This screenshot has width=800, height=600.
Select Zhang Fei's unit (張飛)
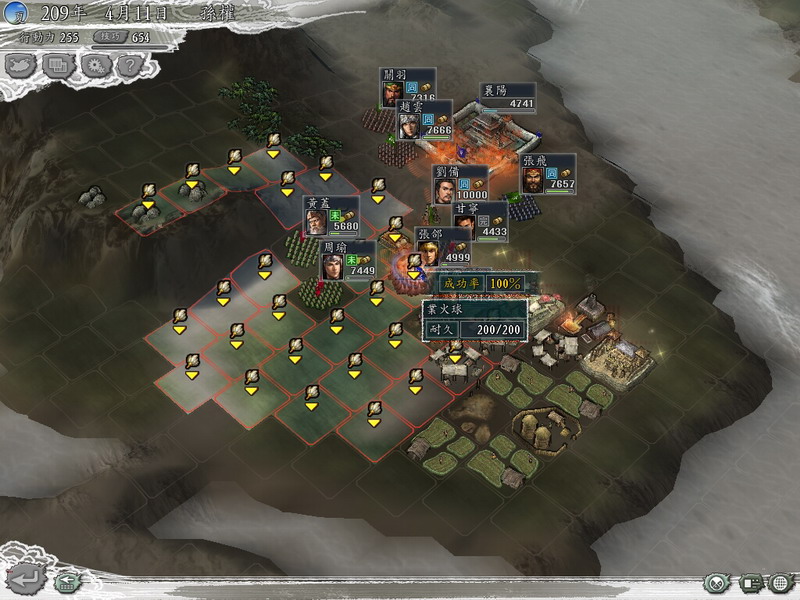pyautogui.click(x=534, y=178)
